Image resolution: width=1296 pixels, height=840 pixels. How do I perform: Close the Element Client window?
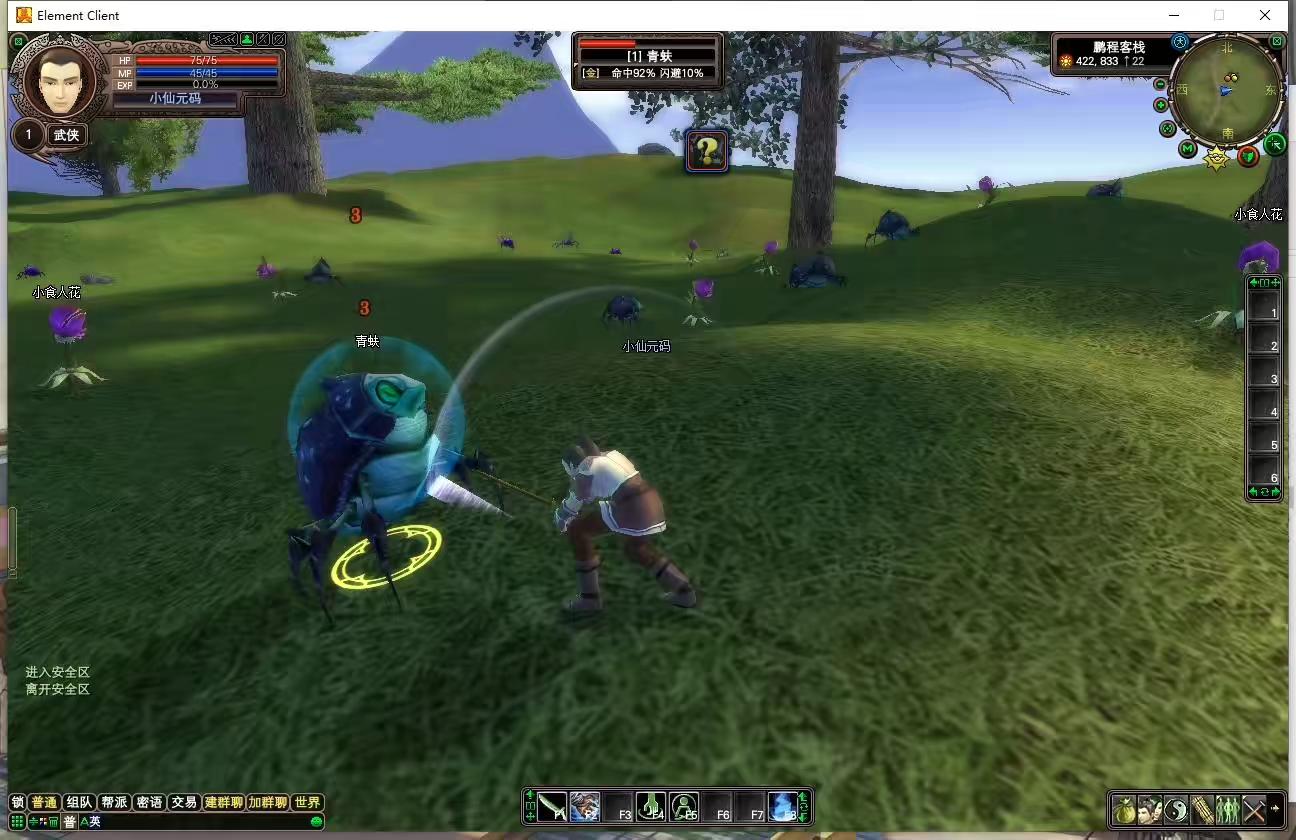tap(1265, 15)
